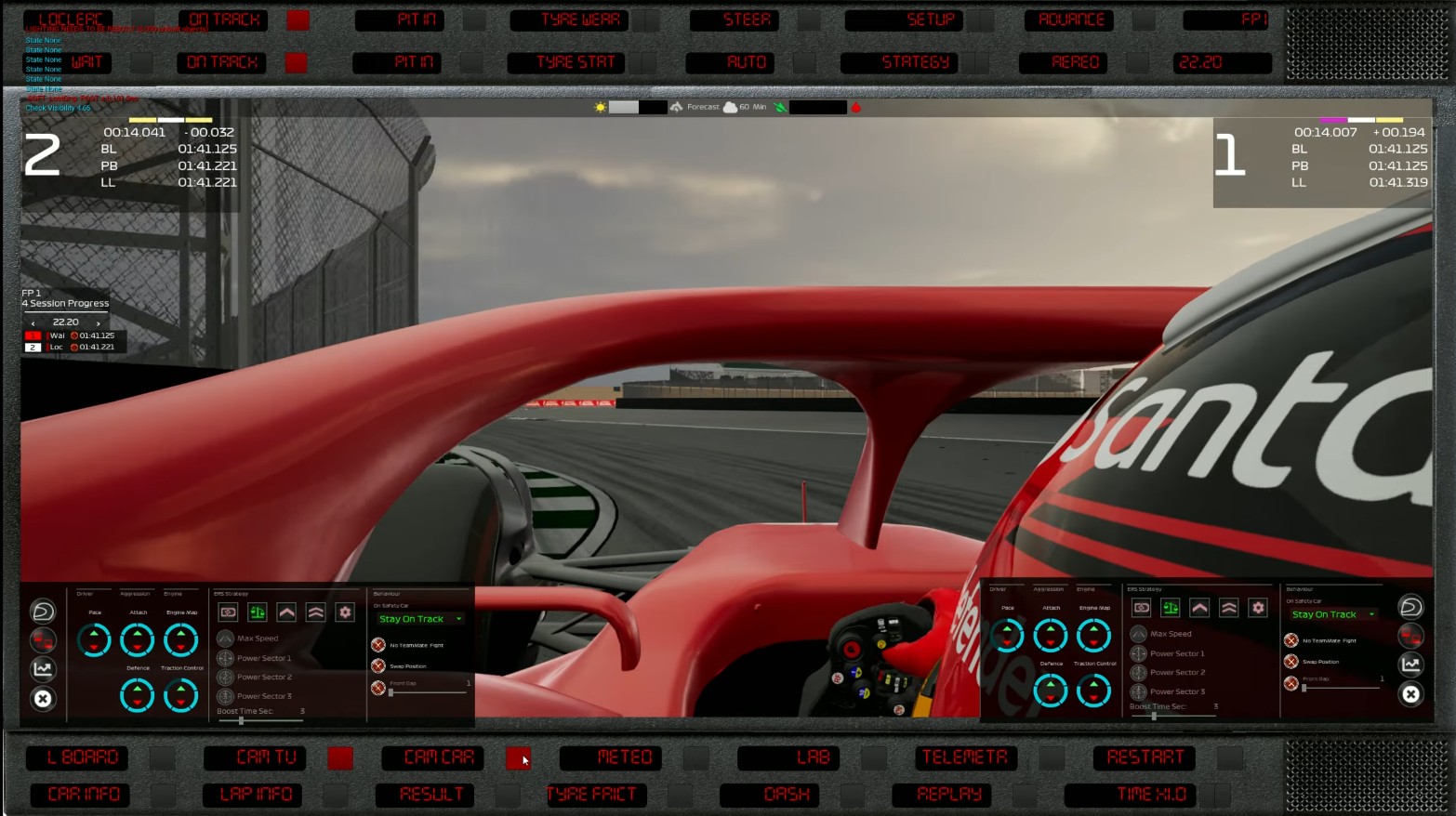Enable the No TeamMate Fight option
The height and width of the screenshot is (816, 1456).
377,643
